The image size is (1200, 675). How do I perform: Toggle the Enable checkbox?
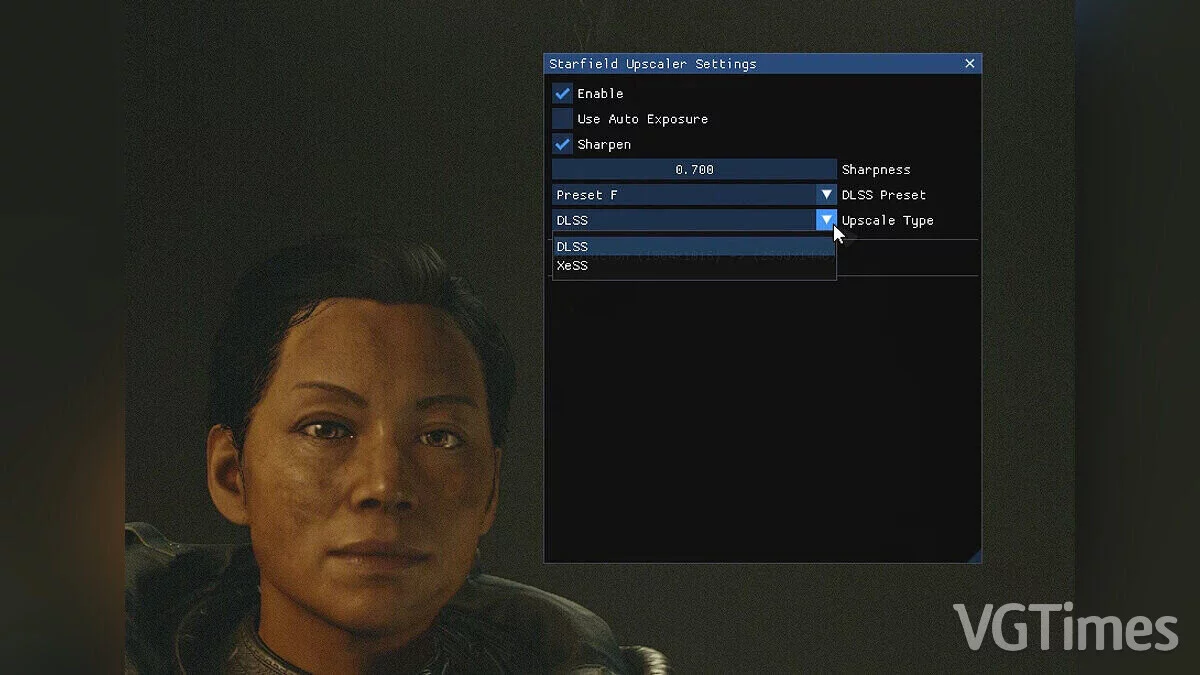click(x=562, y=94)
